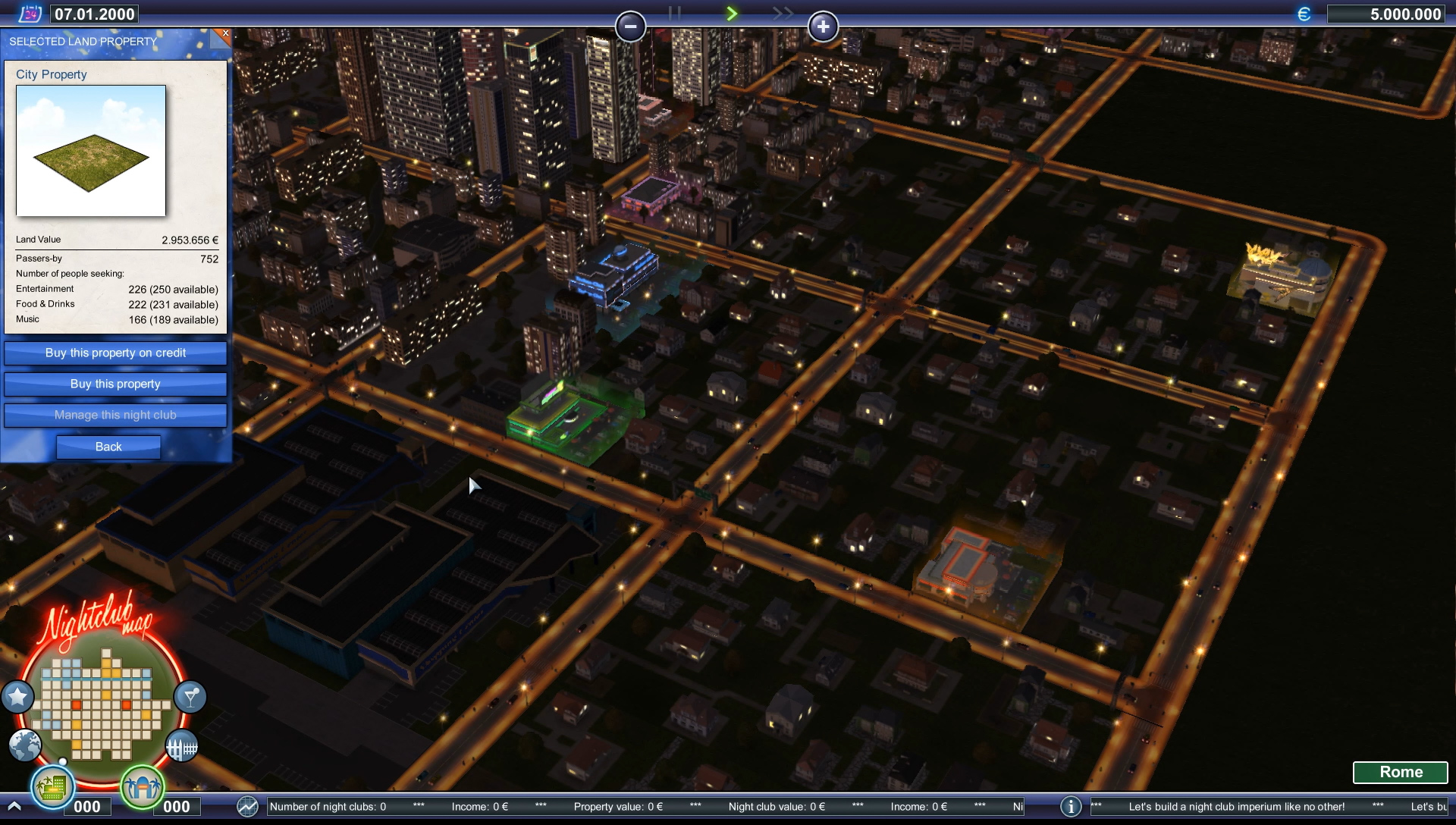Click the info icon beside the message ticker

tap(1072, 807)
